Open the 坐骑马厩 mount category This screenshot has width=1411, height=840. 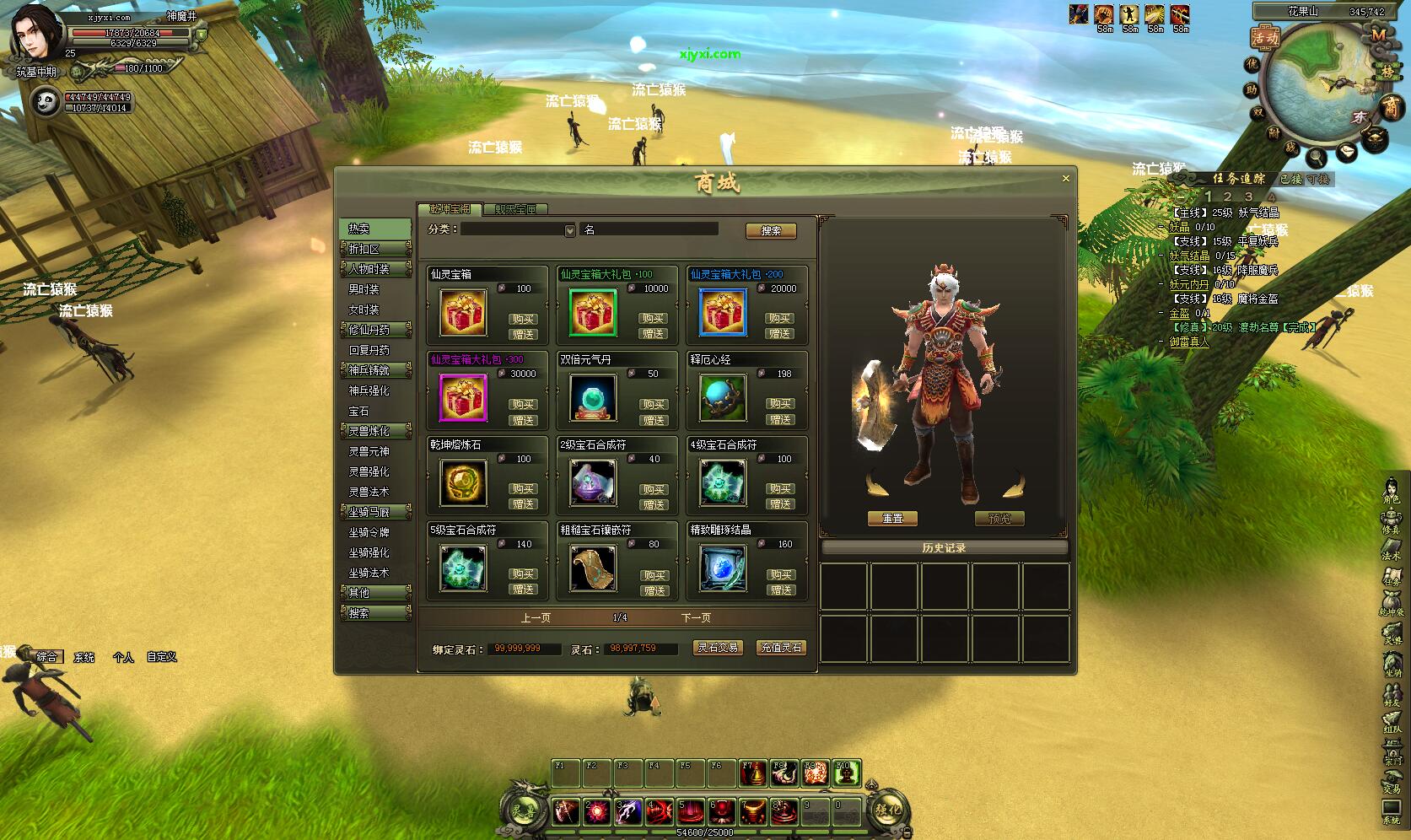click(x=369, y=512)
